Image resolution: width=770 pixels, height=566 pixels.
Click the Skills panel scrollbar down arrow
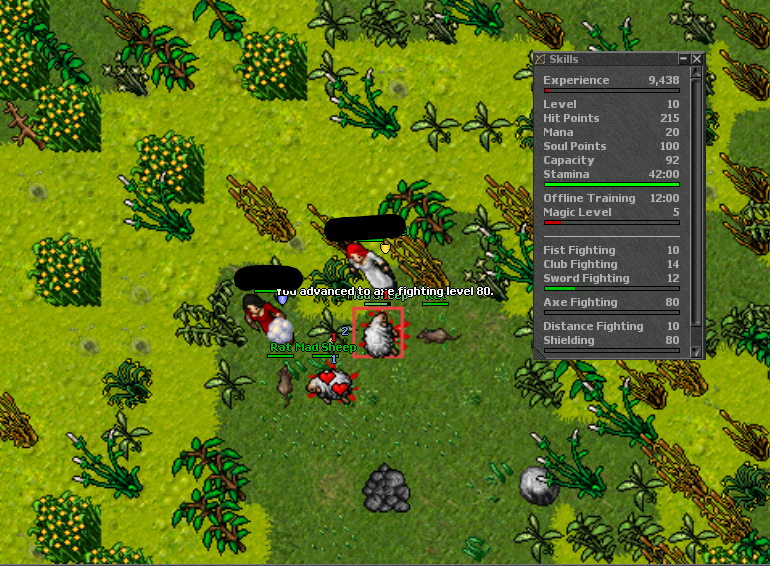[697, 351]
